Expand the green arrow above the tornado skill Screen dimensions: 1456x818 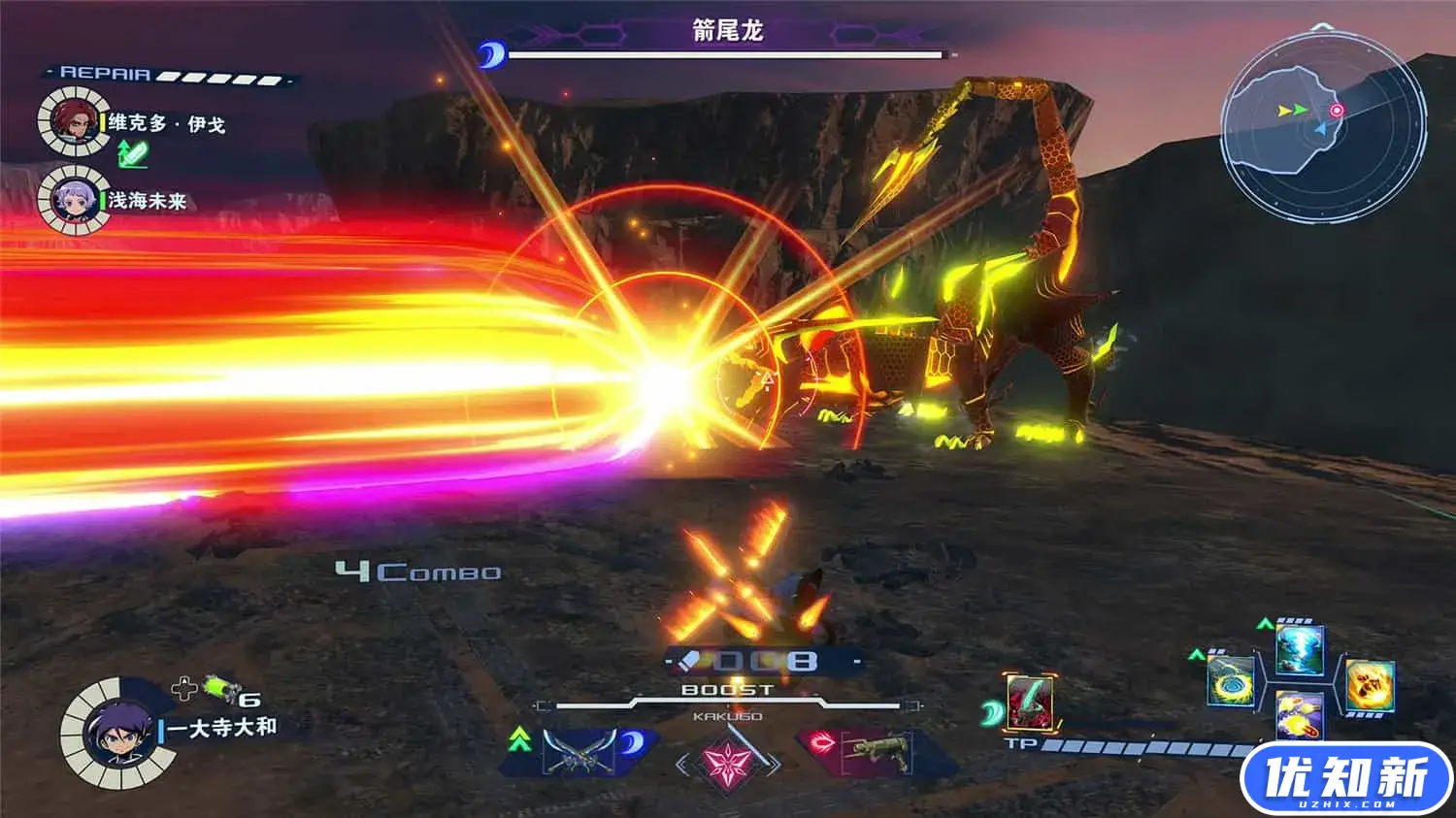(1265, 624)
